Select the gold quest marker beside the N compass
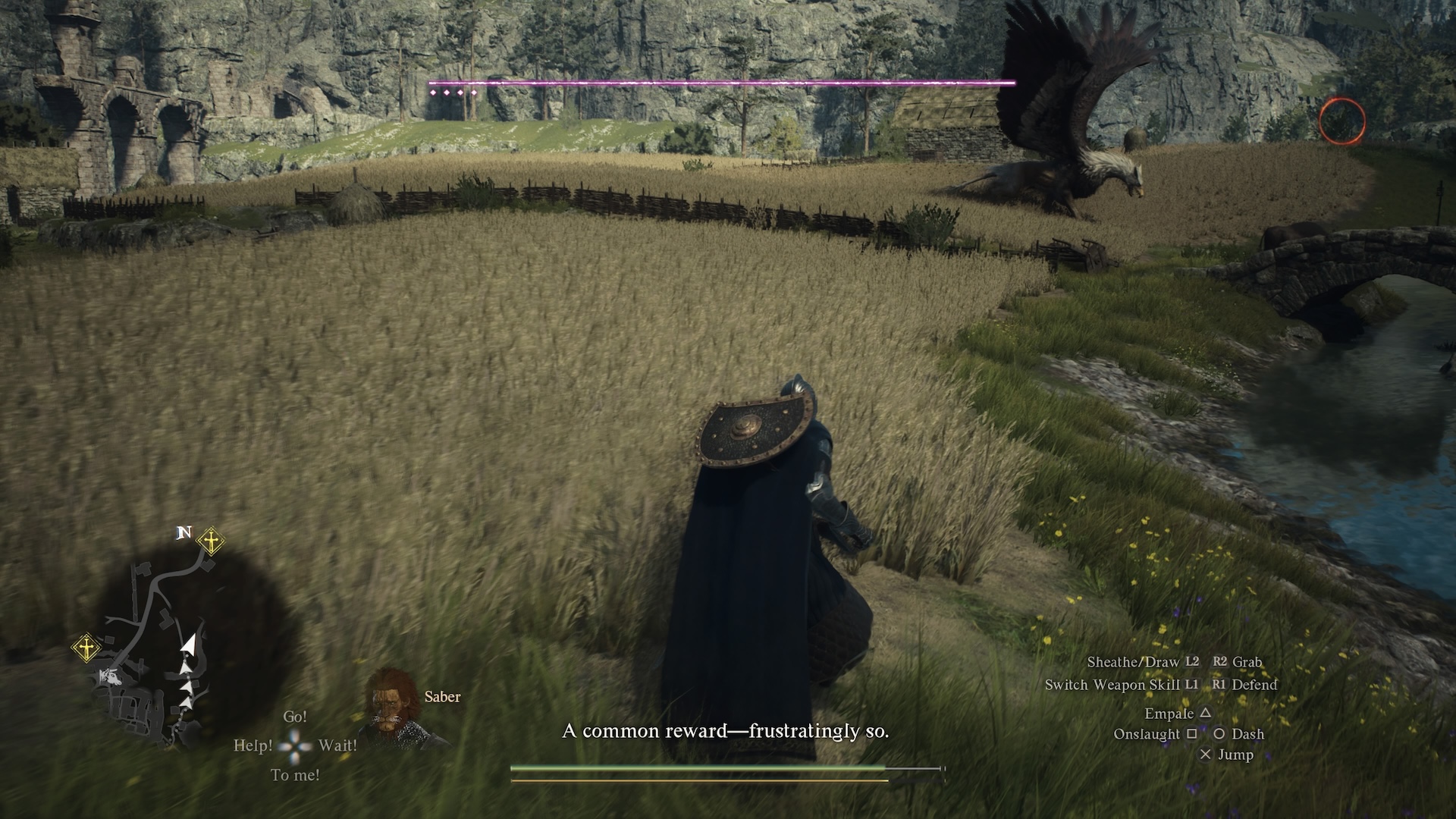The height and width of the screenshot is (819, 1456). coord(210,541)
